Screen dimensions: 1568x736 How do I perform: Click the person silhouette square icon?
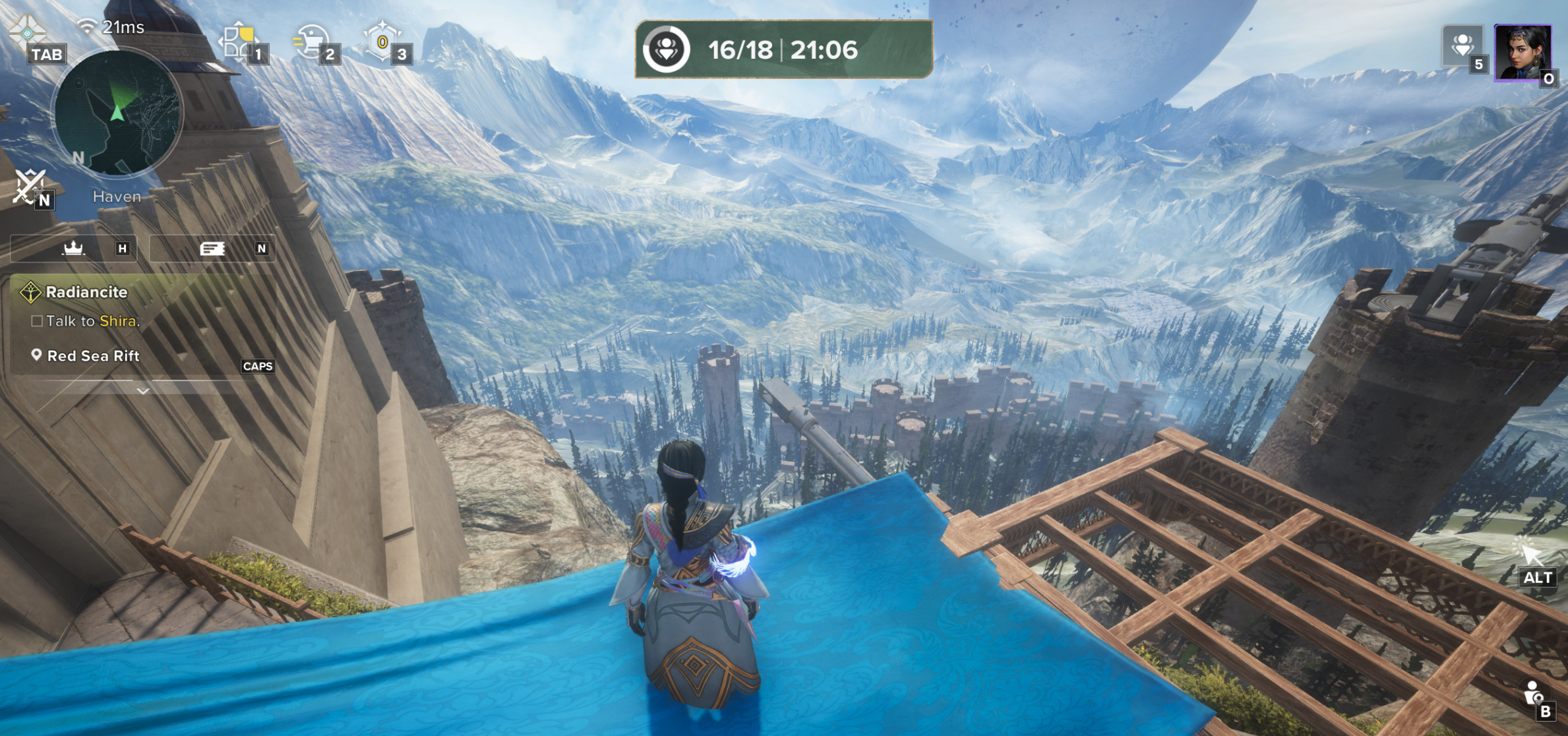(1462, 46)
